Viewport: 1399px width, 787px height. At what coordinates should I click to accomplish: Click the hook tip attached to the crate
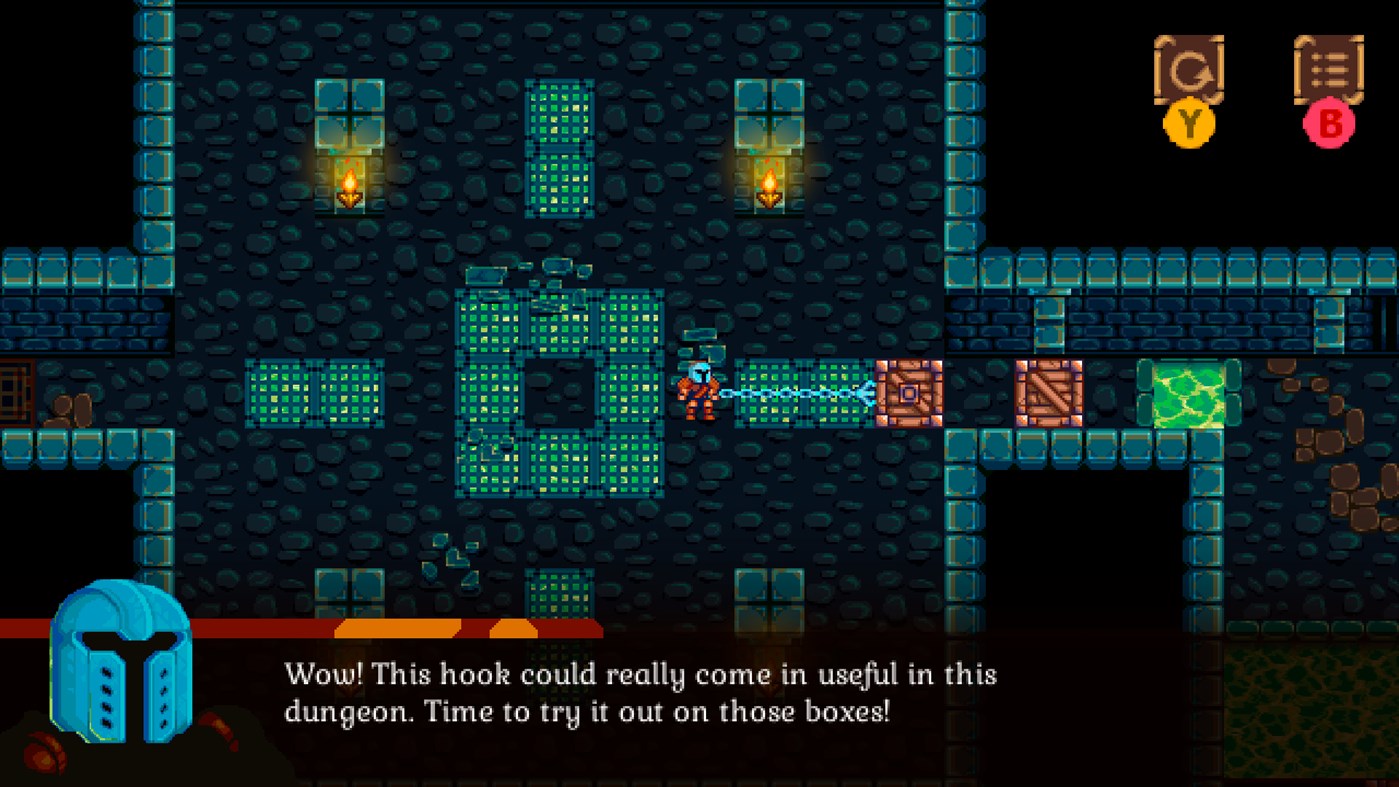[865, 394]
